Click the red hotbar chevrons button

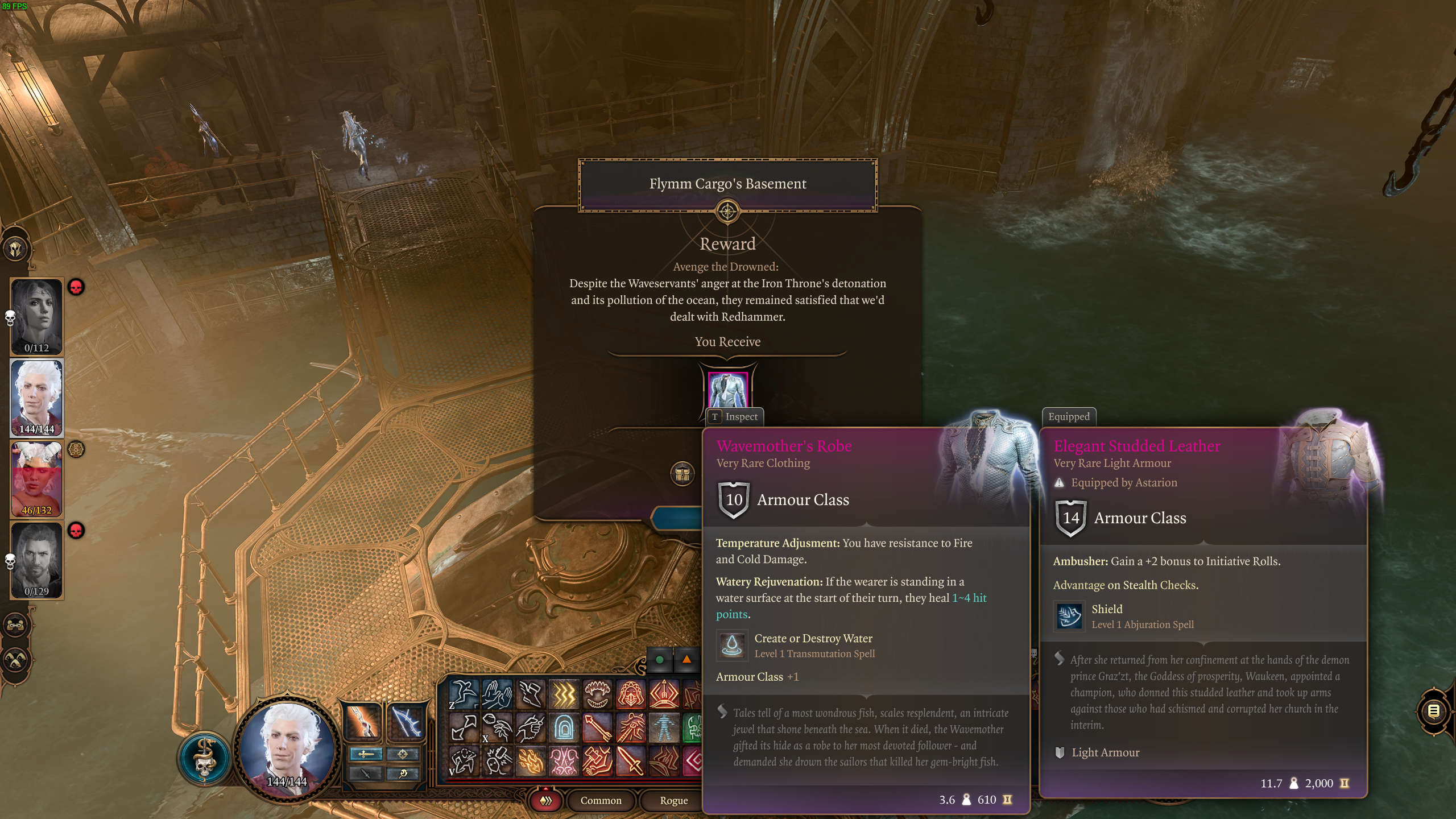pos(546,800)
